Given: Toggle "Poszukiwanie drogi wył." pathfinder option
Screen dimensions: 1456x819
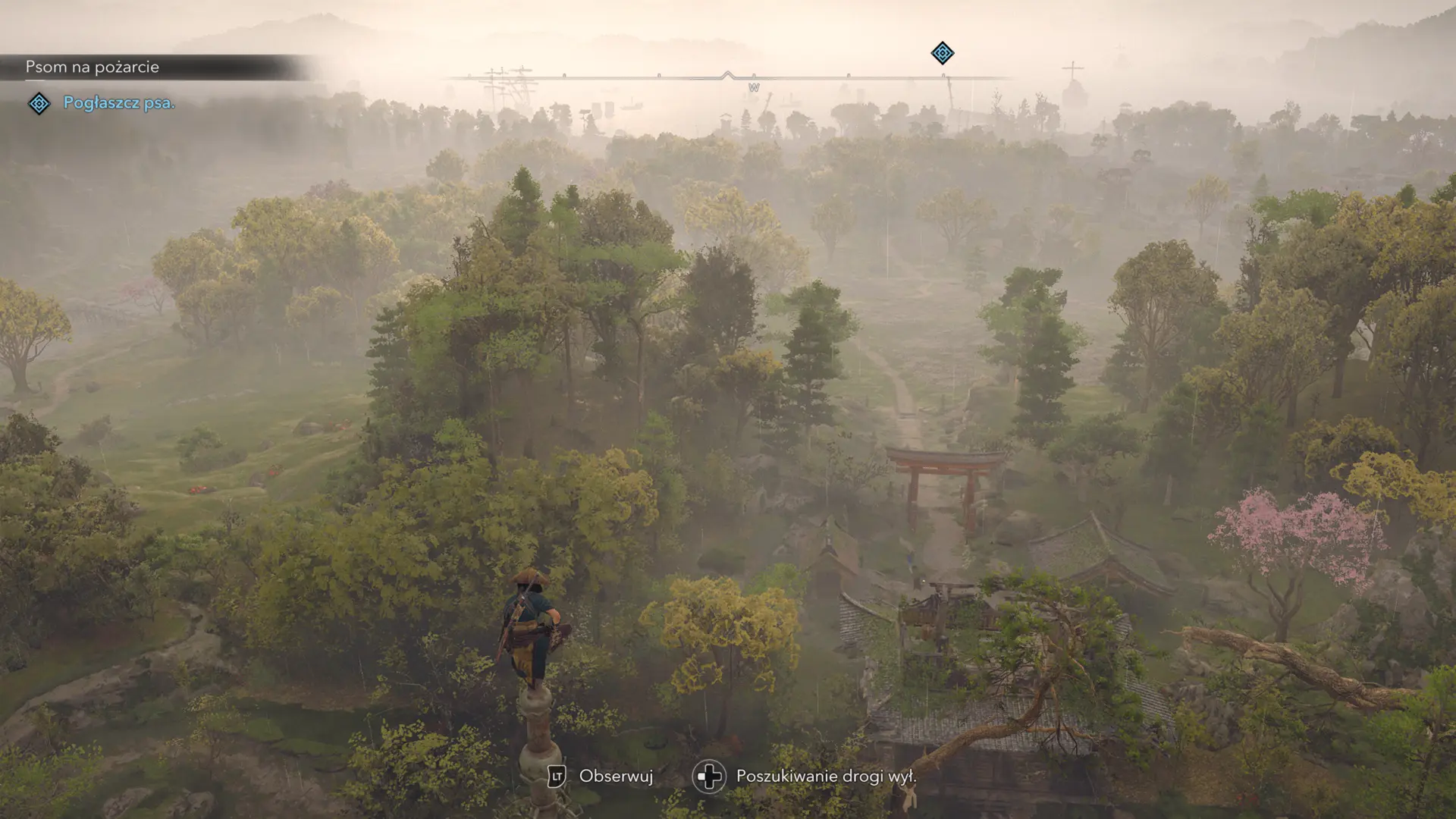Looking at the screenshot, I should coord(825,777).
